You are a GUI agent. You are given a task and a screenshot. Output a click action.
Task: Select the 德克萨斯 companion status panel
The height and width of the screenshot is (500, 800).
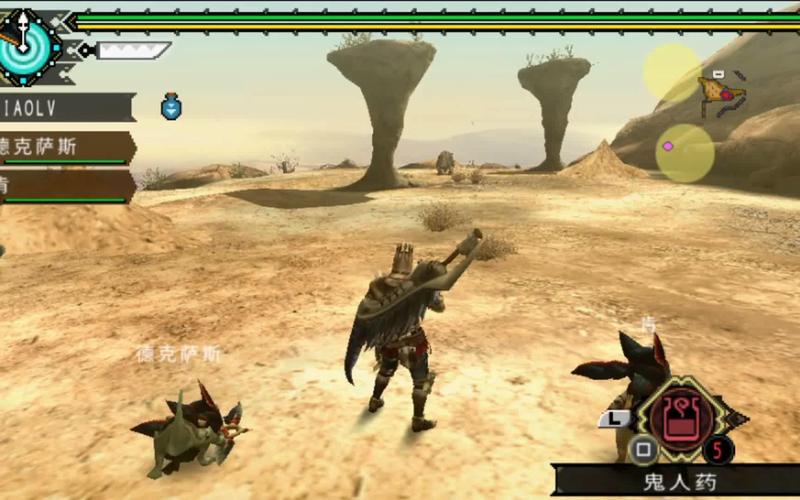click(x=66, y=147)
